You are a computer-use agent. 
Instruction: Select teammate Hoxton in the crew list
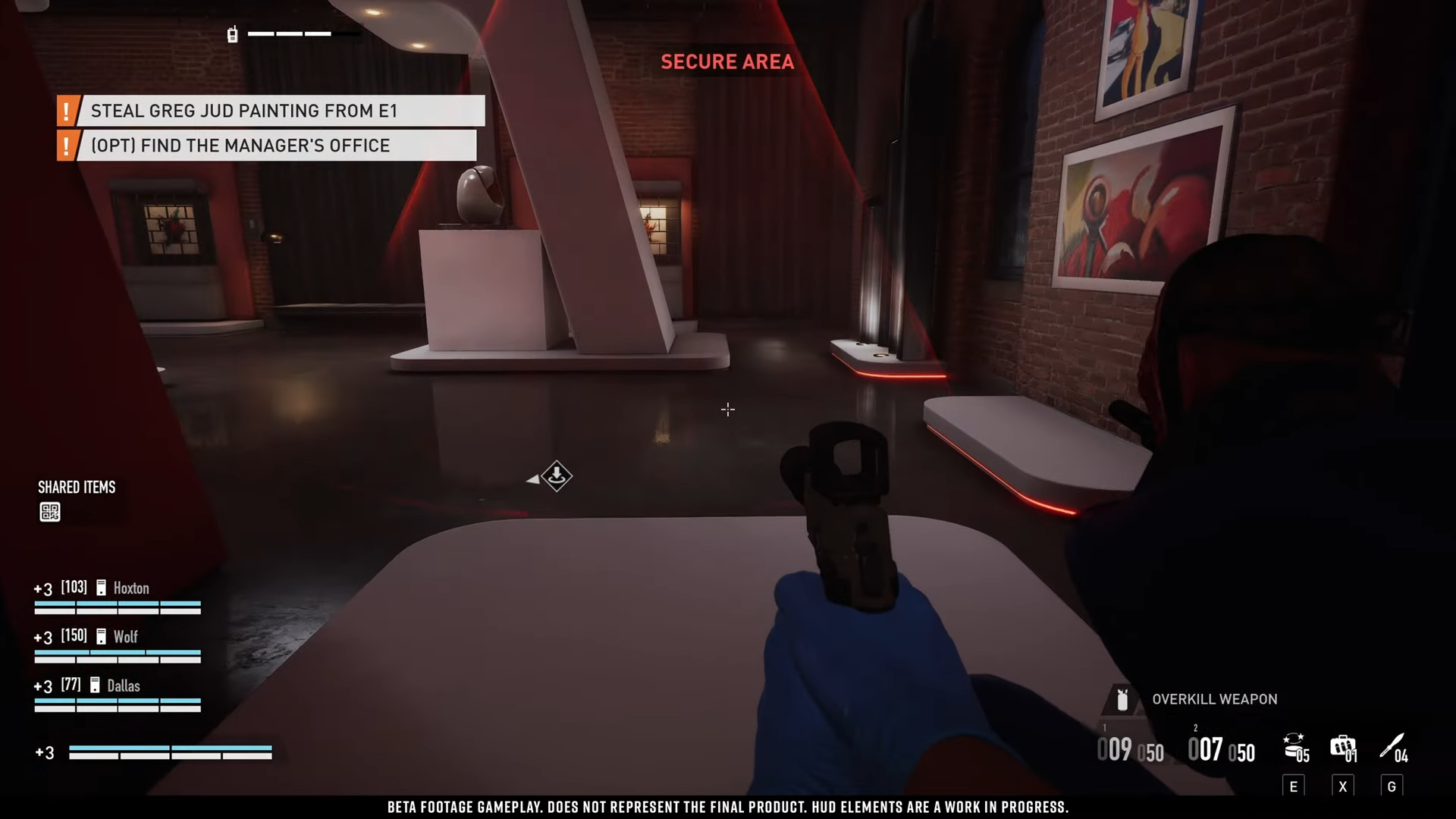[130, 588]
